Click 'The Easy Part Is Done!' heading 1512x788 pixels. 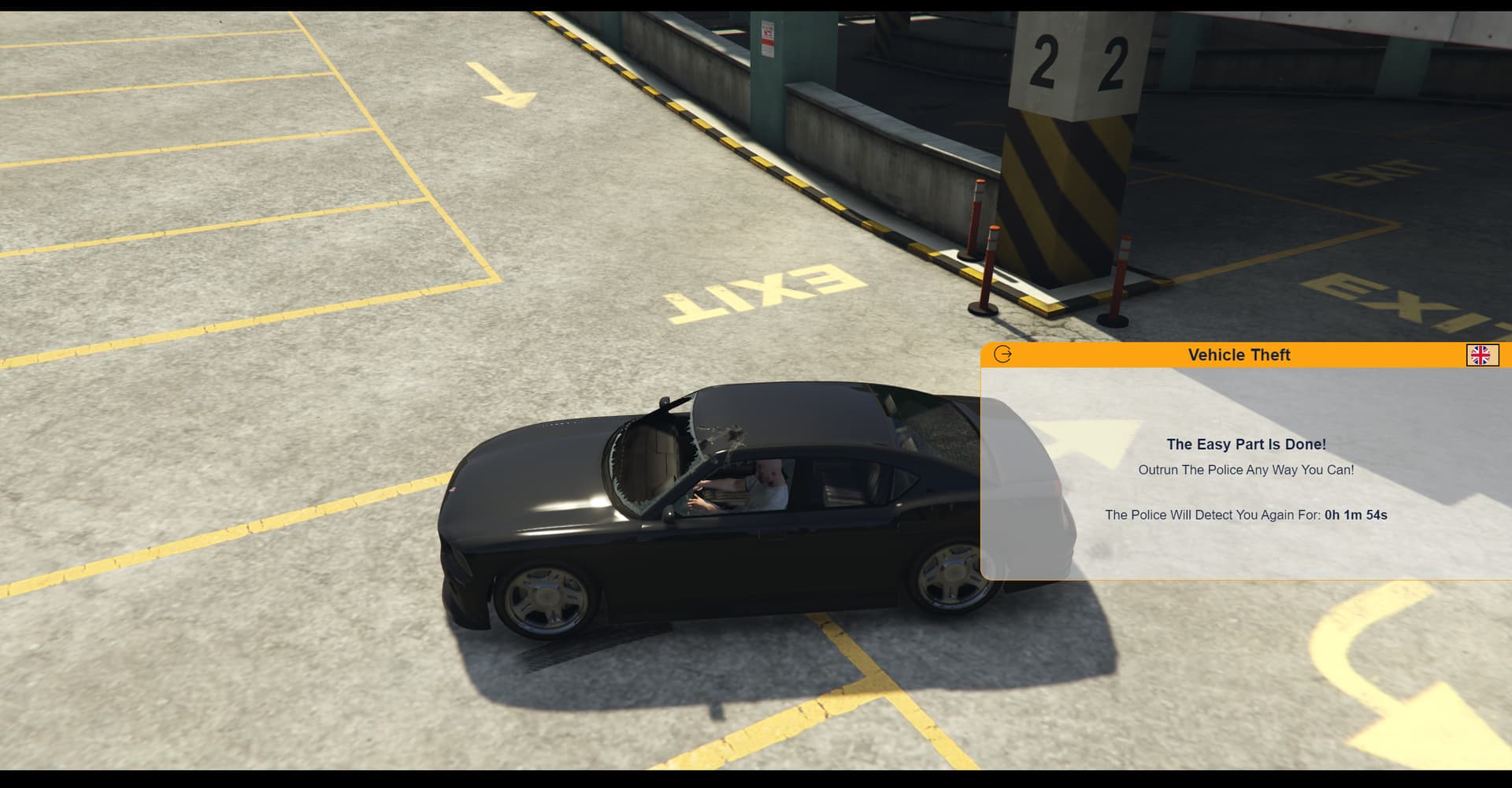tap(1246, 444)
